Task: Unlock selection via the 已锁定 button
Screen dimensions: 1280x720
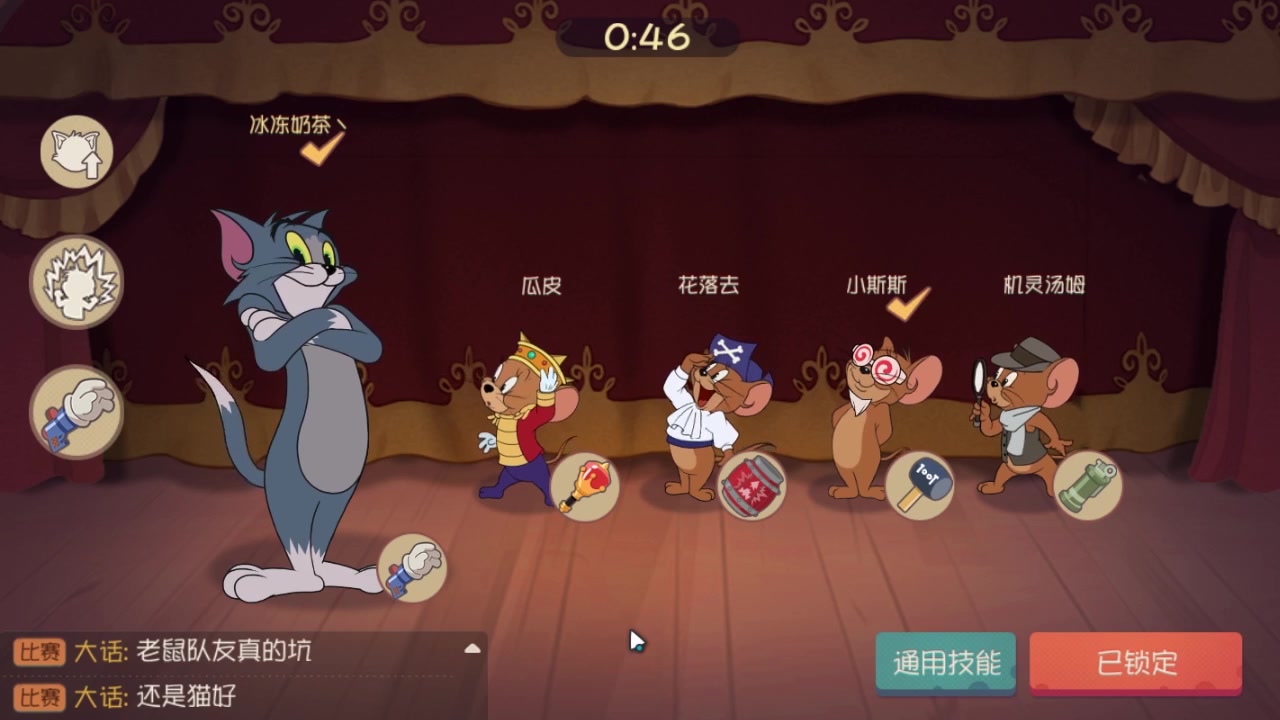Action: click(1137, 662)
